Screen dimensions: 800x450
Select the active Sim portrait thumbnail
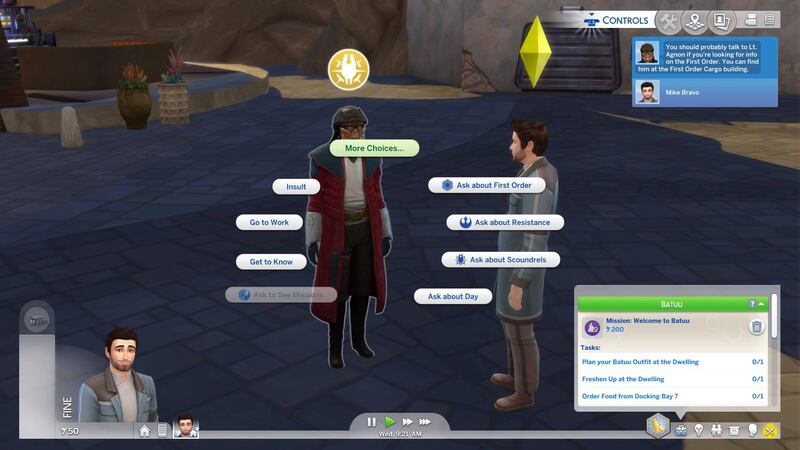[x=185, y=427]
